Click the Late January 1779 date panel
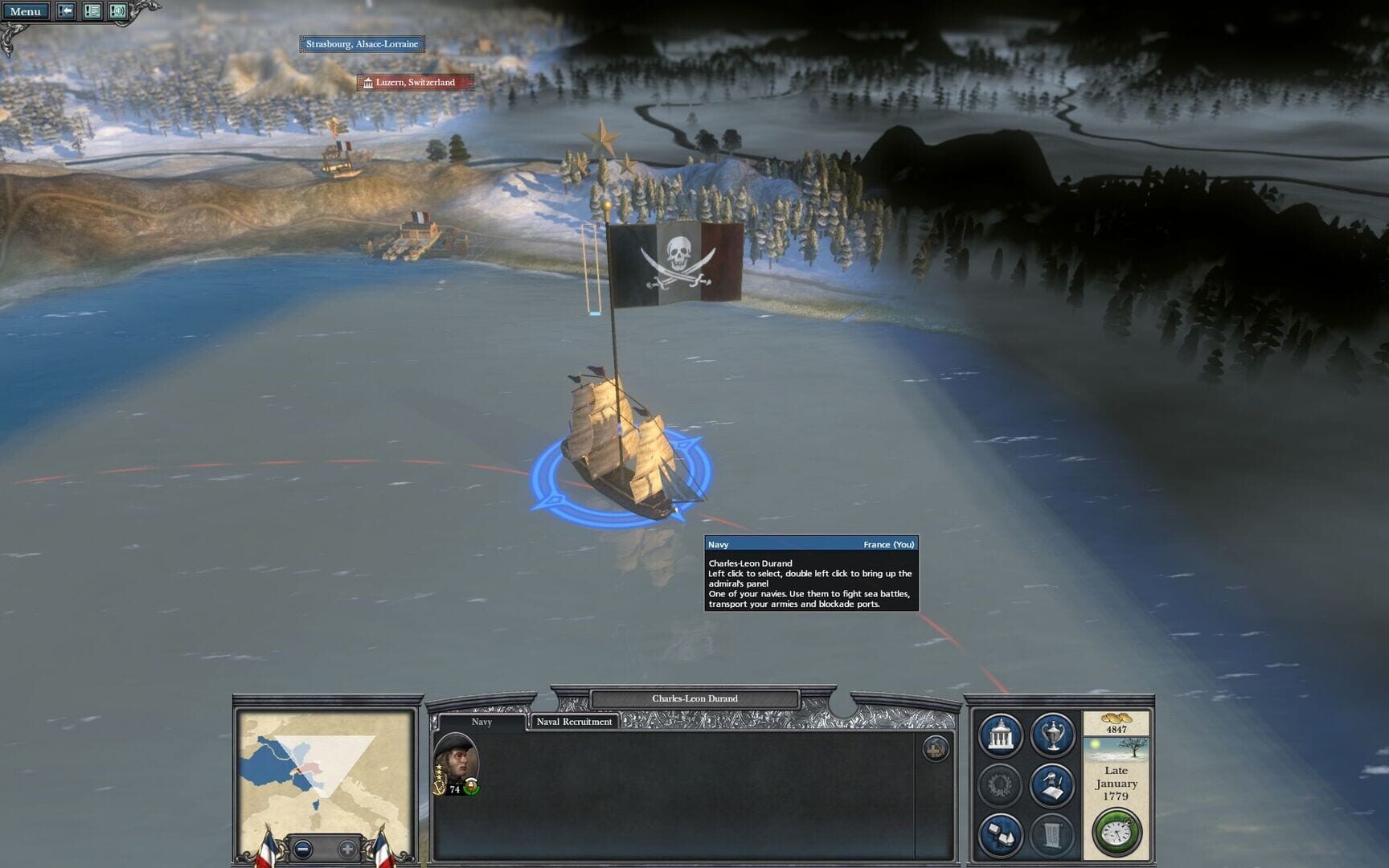 [1117, 781]
